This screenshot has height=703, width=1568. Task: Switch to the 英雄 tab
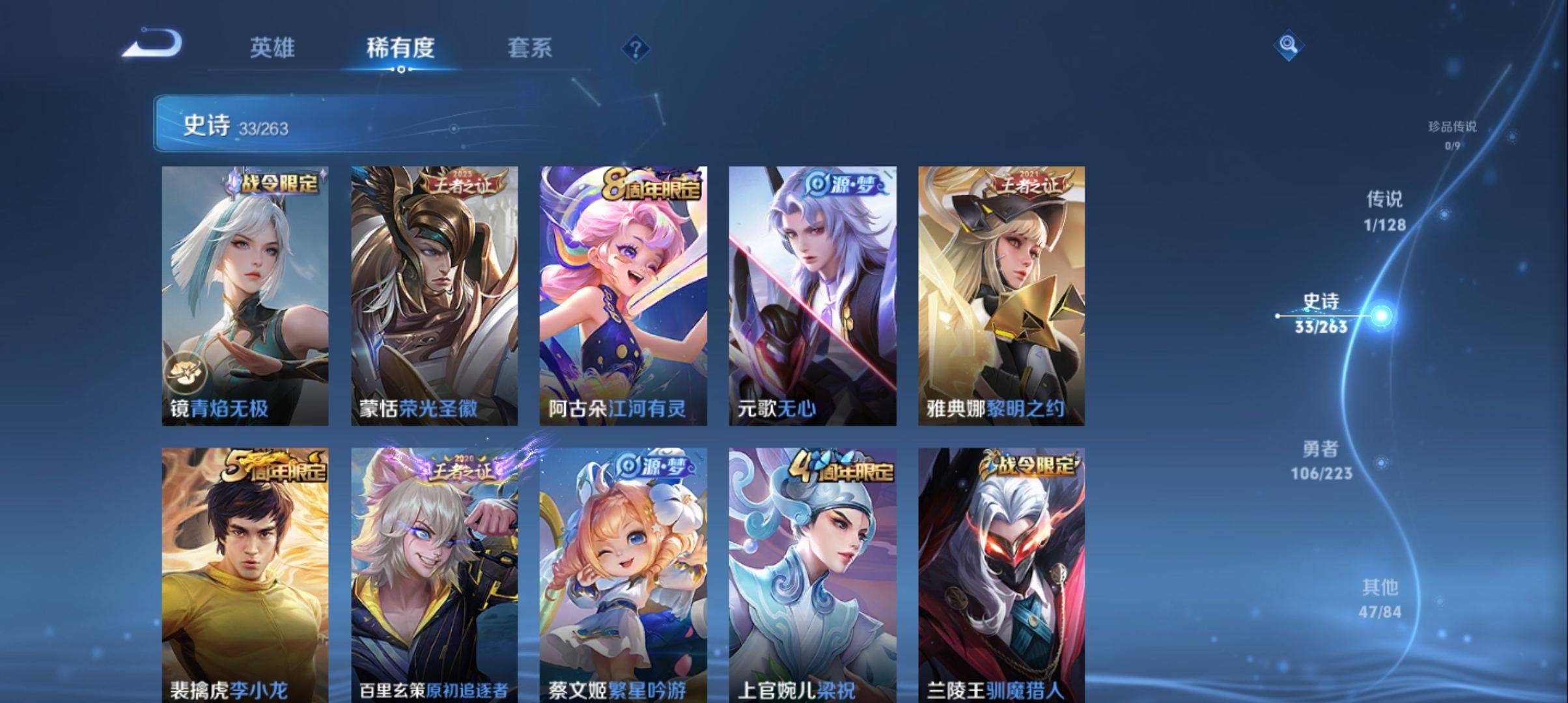(x=273, y=48)
